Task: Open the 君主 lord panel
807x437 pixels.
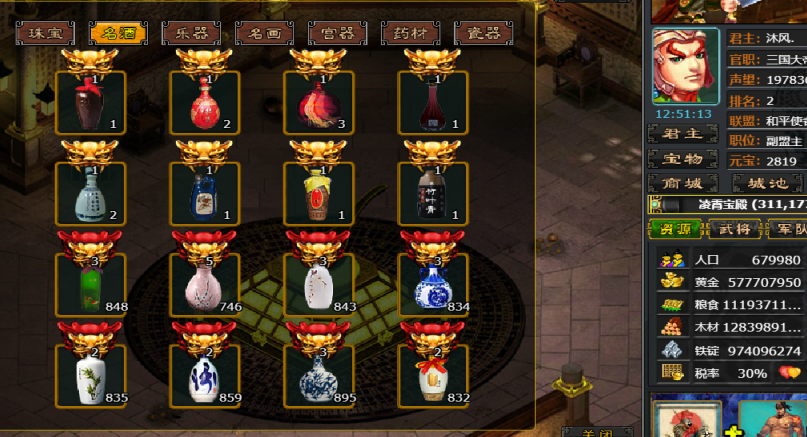Action: [682, 133]
